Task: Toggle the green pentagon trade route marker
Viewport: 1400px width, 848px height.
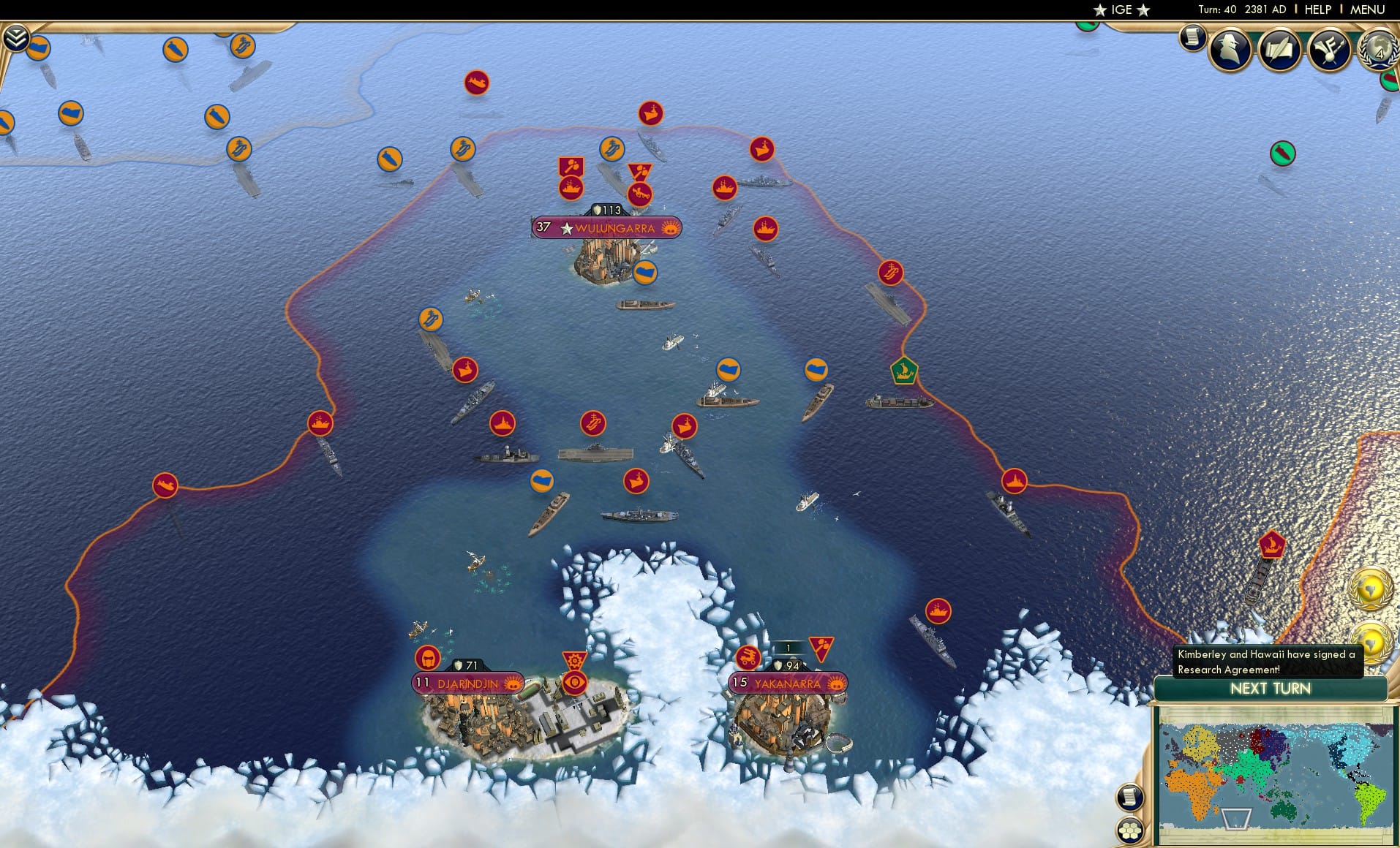Action: click(x=905, y=371)
